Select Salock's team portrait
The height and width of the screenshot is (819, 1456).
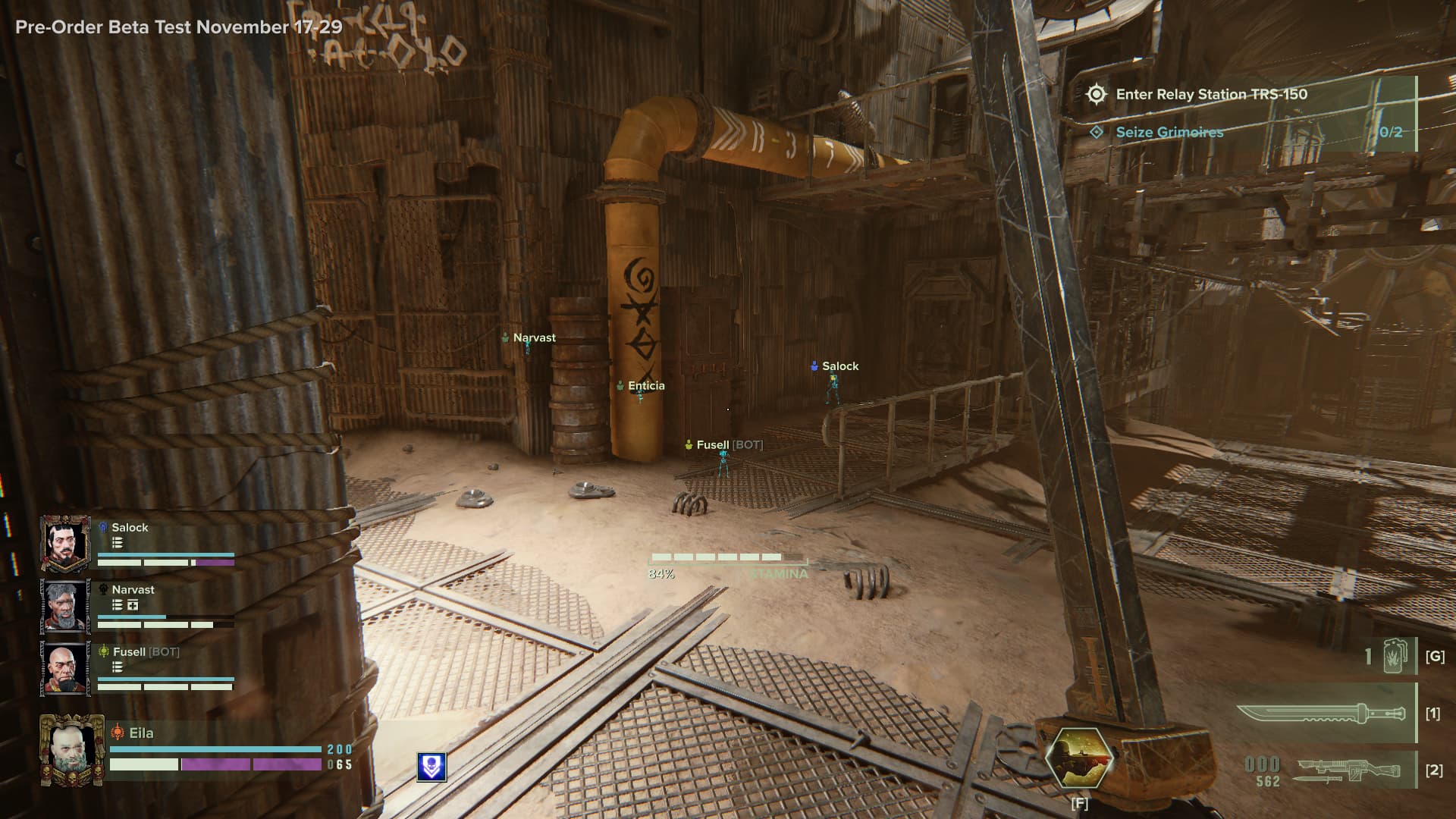pyautogui.click(x=65, y=543)
